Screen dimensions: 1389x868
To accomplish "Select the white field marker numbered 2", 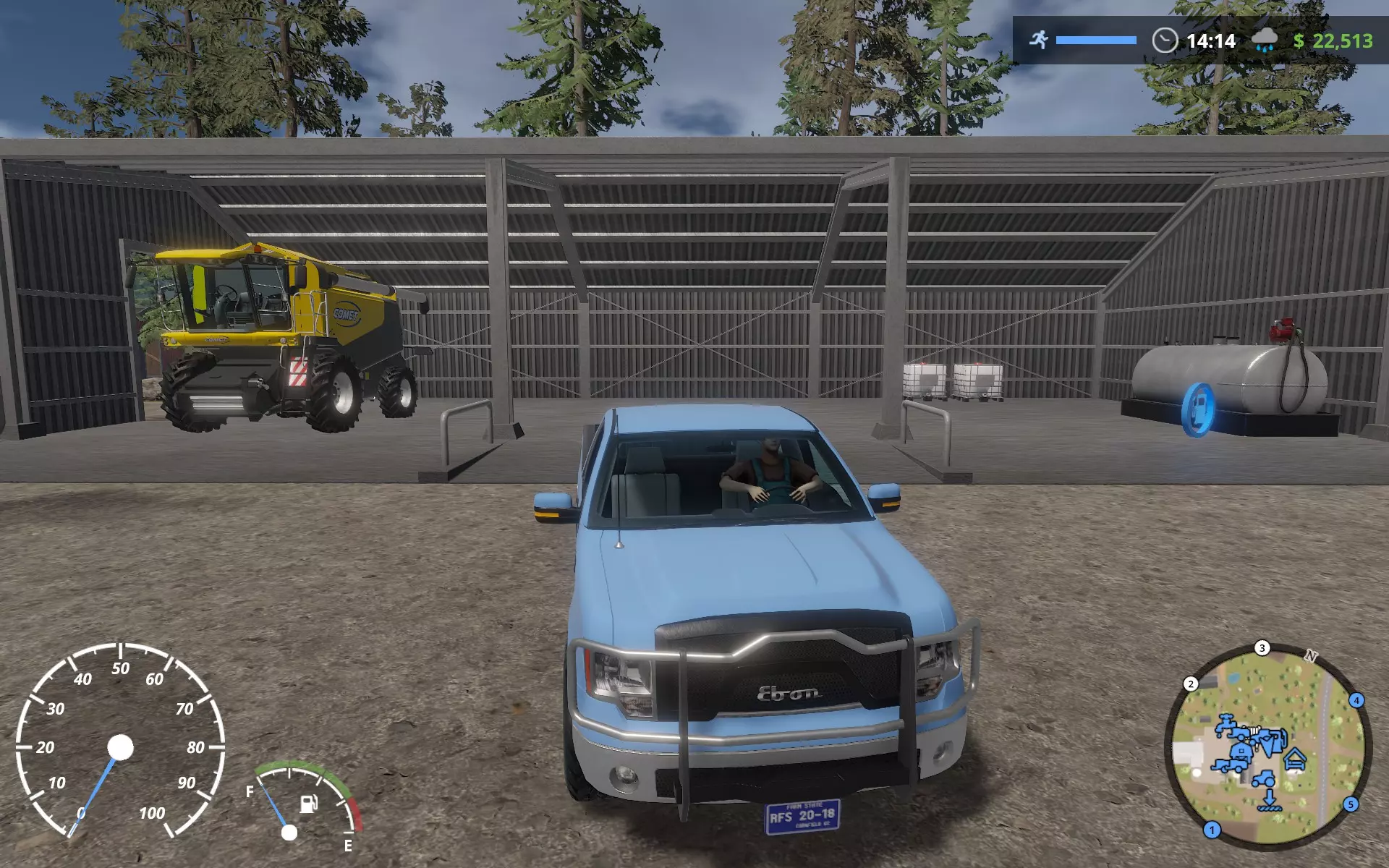I will [x=1191, y=684].
